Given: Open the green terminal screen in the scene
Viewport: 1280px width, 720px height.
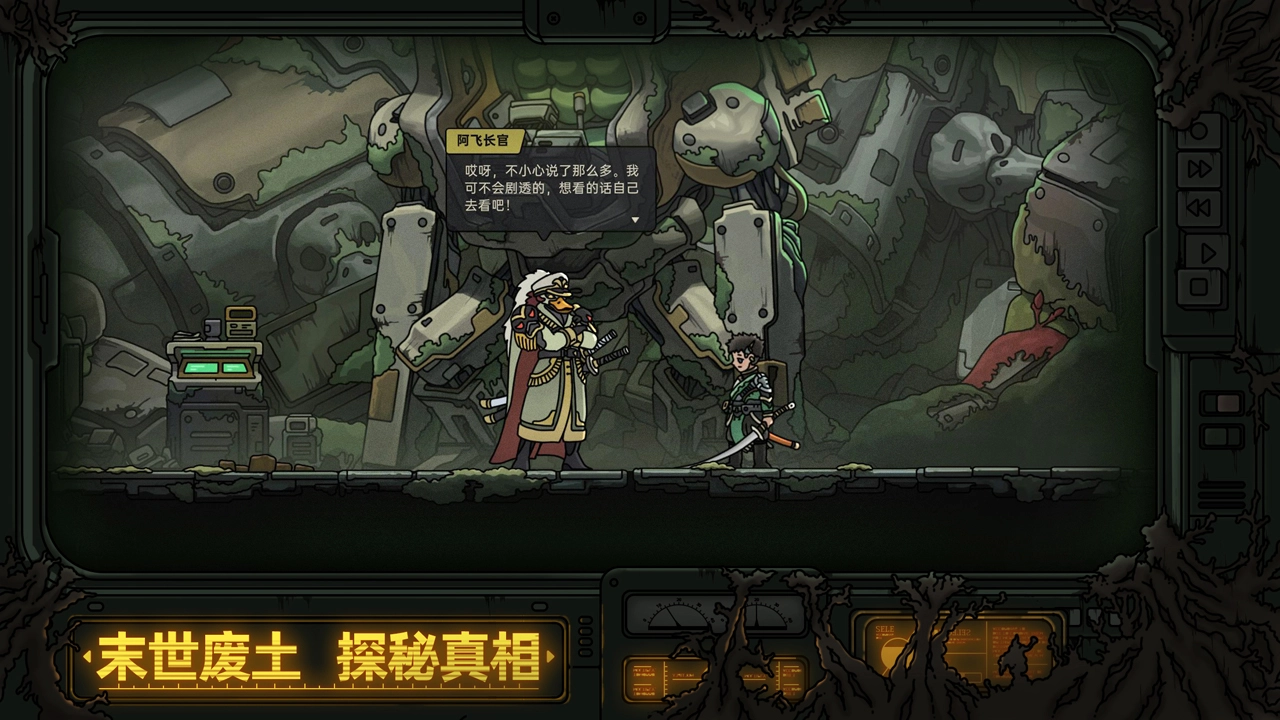Looking at the screenshot, I should [x=215, y=370].
